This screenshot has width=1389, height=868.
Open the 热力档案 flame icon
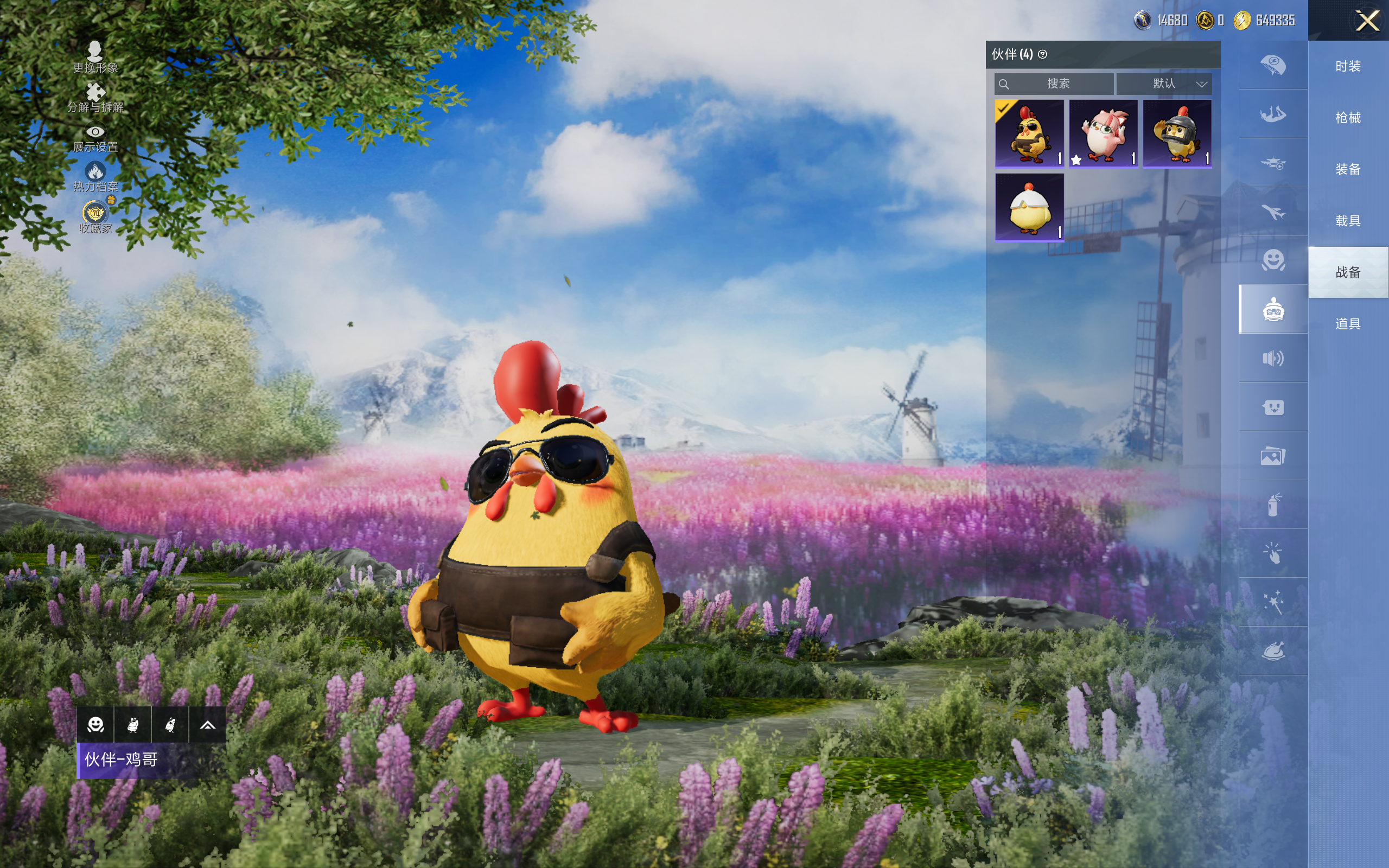tap(95, 176)
